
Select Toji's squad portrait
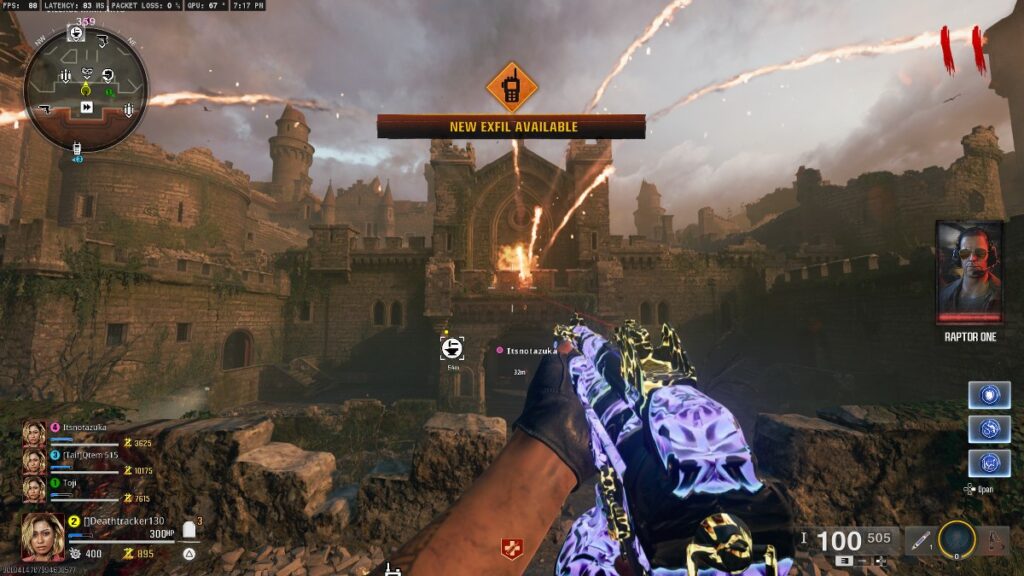34,488
